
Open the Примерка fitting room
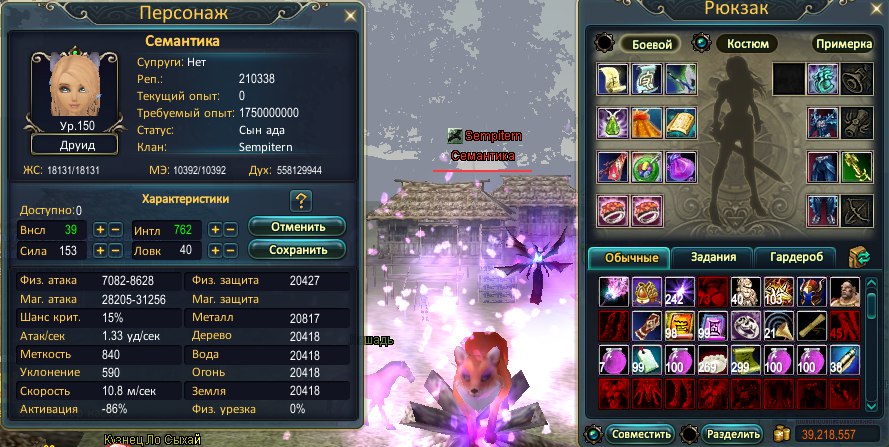pyautogui.click(x=843, y=45)
